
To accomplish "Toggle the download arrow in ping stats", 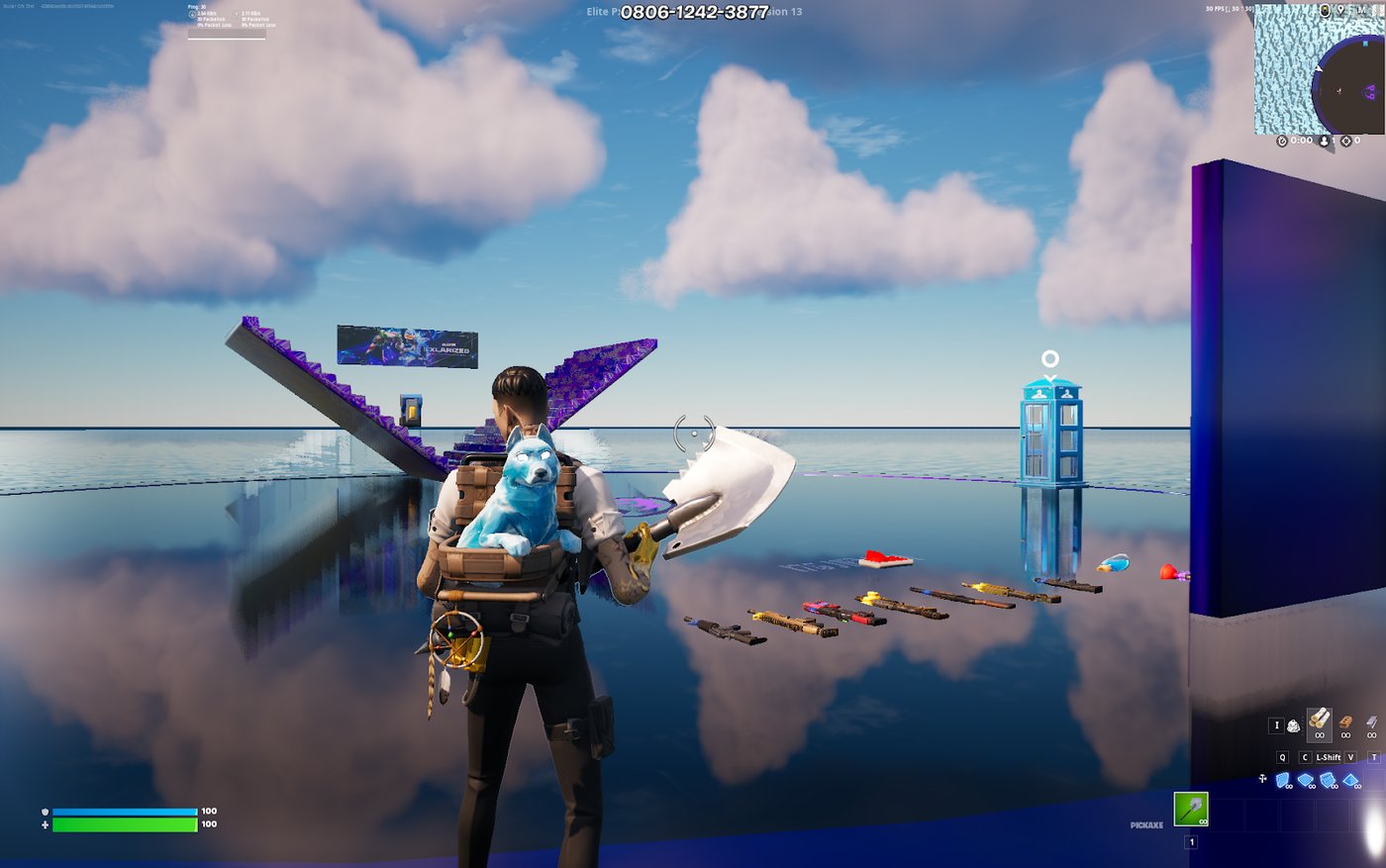I will click(x=192, y=15).
